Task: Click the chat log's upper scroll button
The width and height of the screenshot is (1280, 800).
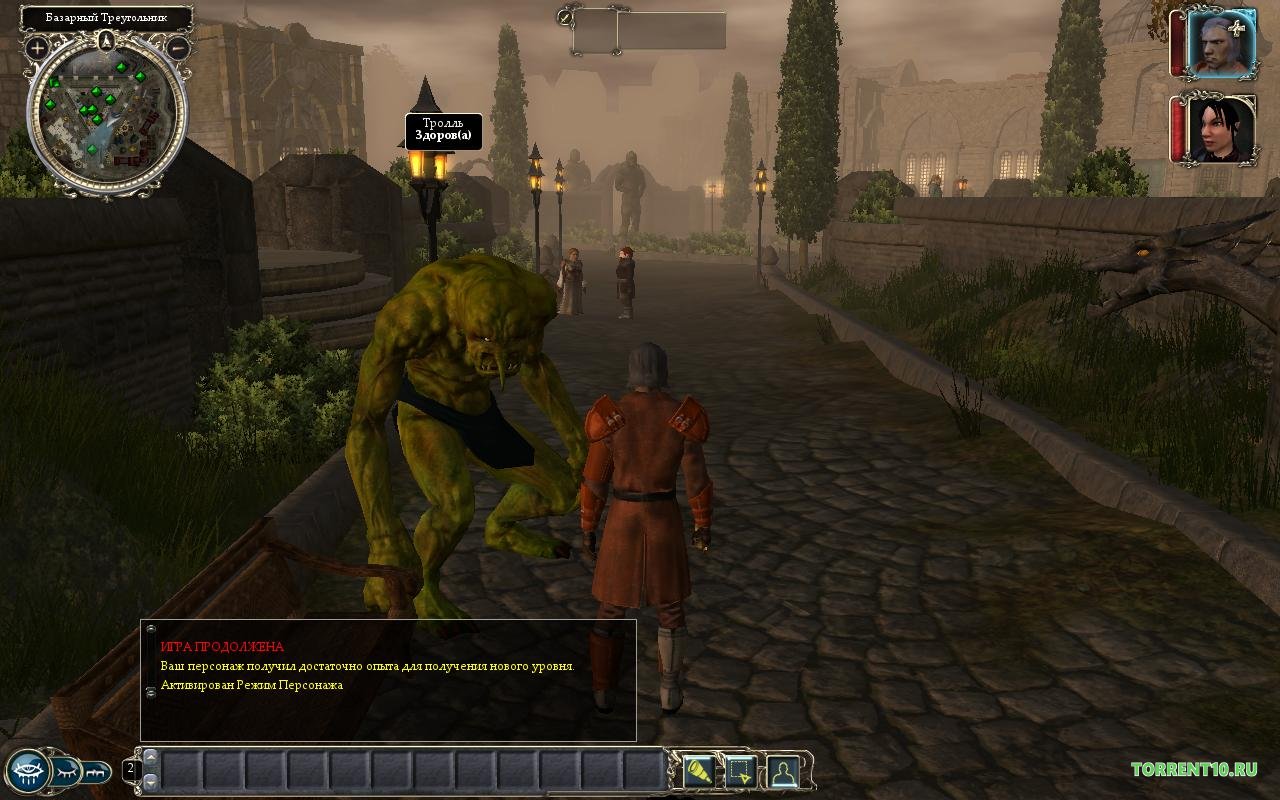Action: point(151,630)
